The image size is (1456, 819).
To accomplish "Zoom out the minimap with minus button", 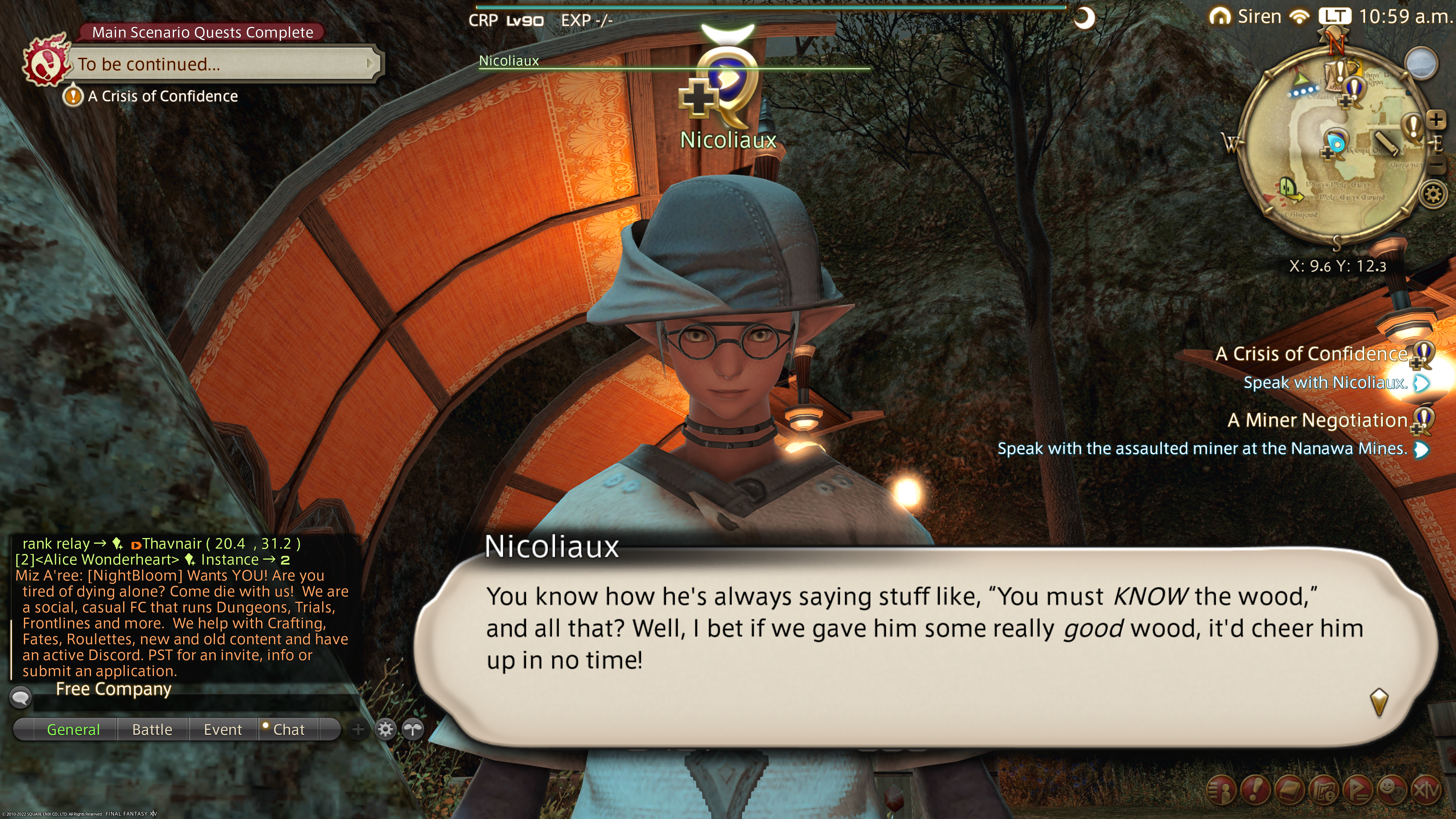I will (1436, 166).
